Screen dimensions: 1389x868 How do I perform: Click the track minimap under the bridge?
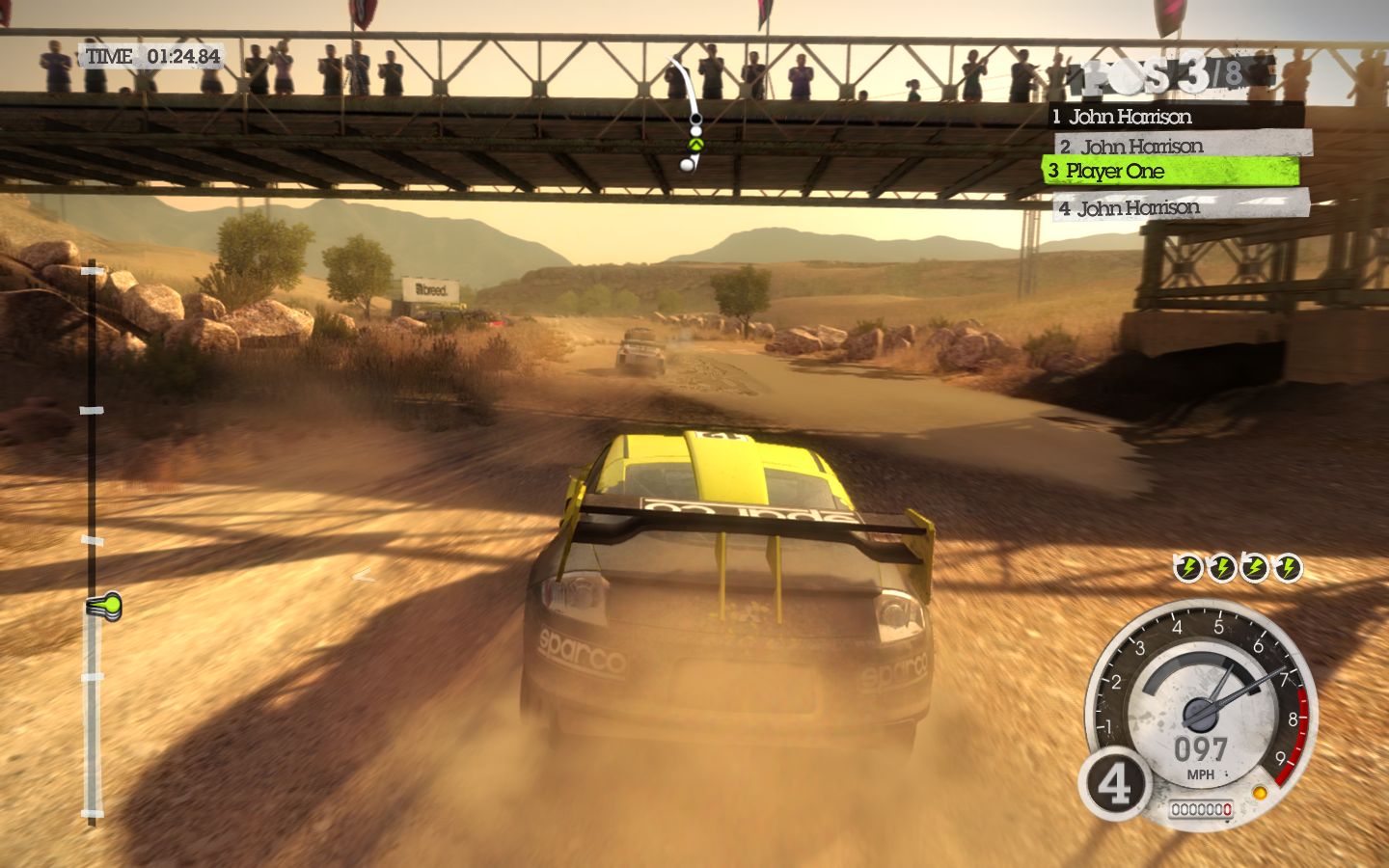coord(689,114)
